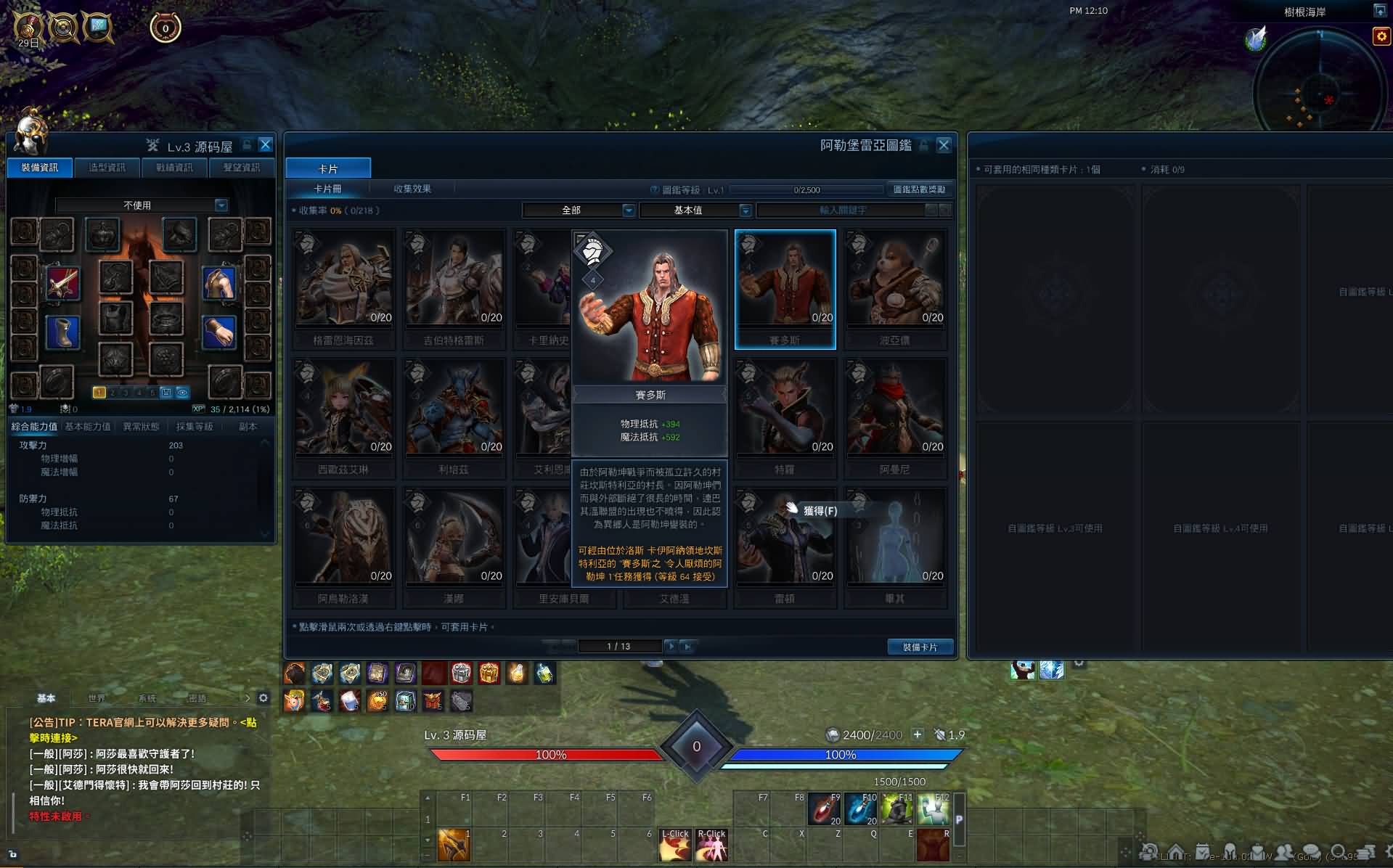The width and height of the screenshot is (1393, 868).
Task: Open the 造型資訊 tab
Action: [x=107, y=168]
